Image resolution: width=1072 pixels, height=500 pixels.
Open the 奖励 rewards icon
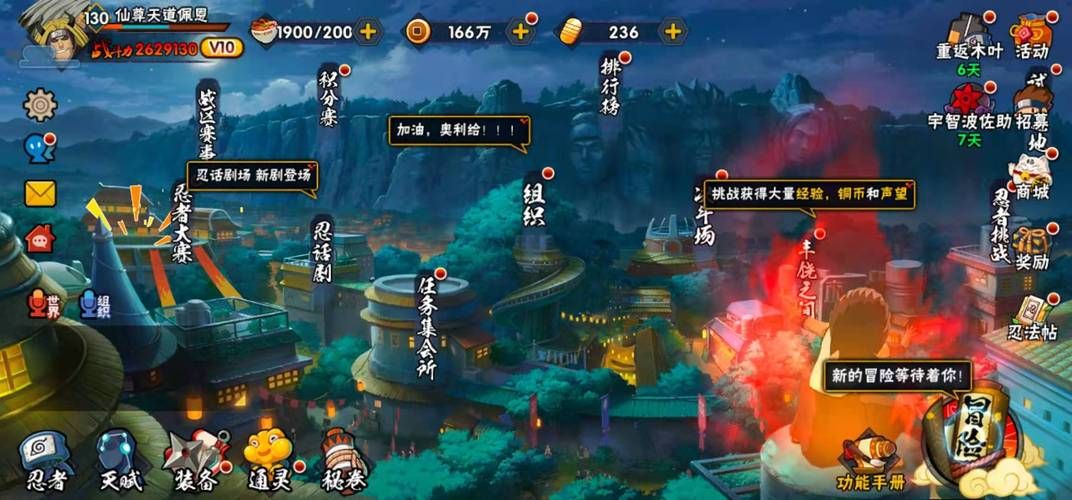pos(1032,247)
